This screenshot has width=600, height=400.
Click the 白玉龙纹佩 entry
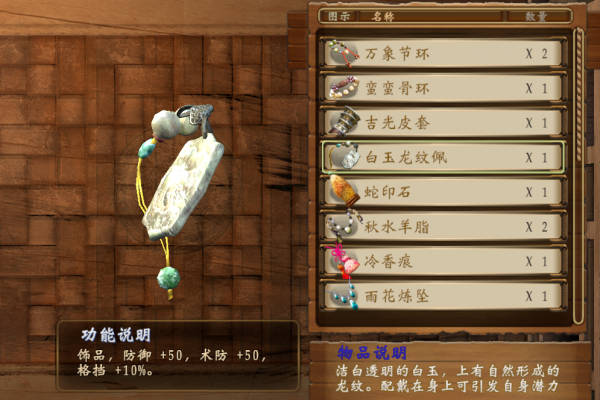[442, 158]
